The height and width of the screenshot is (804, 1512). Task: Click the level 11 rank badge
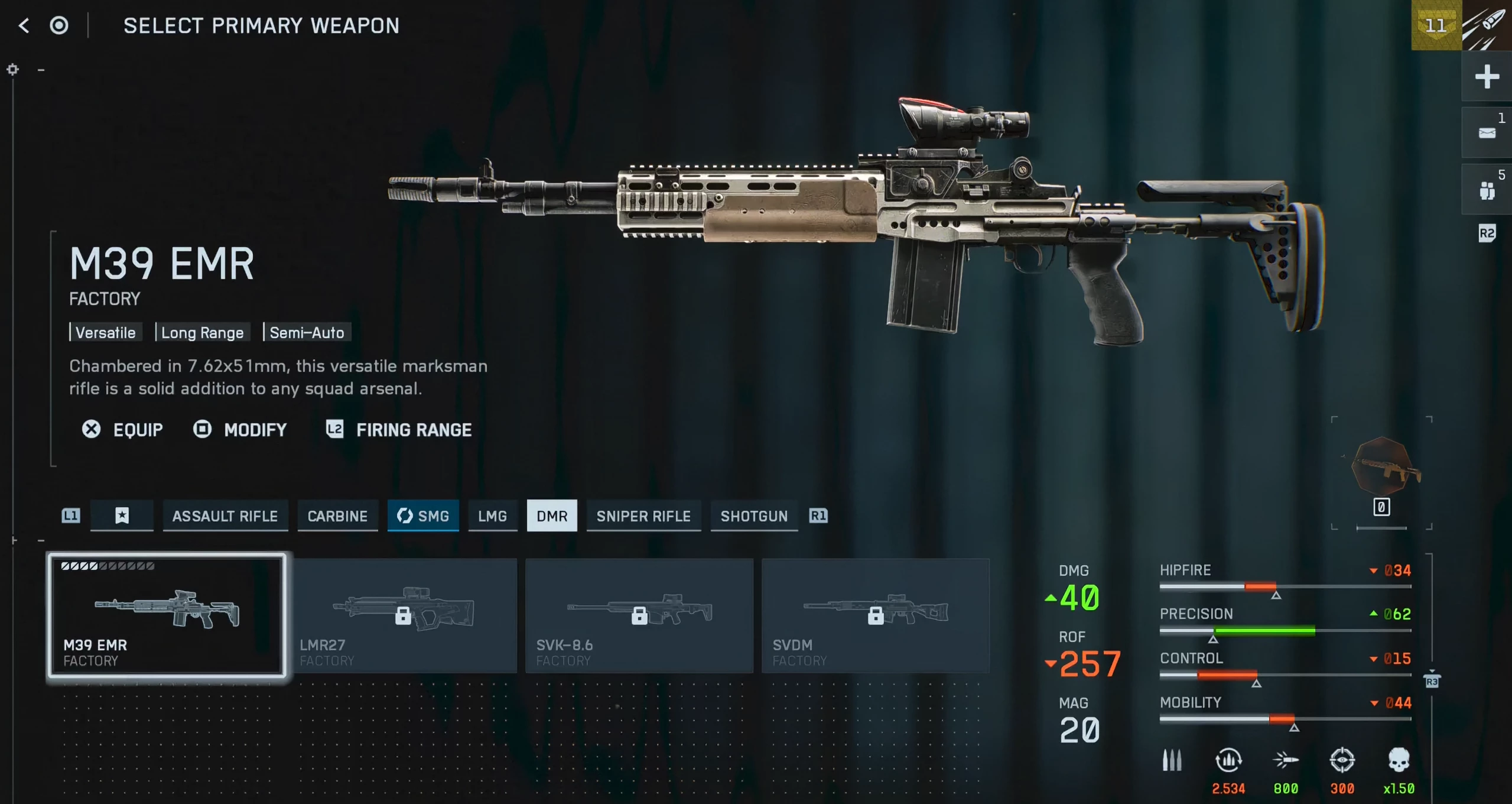(x=1436, y=25)
